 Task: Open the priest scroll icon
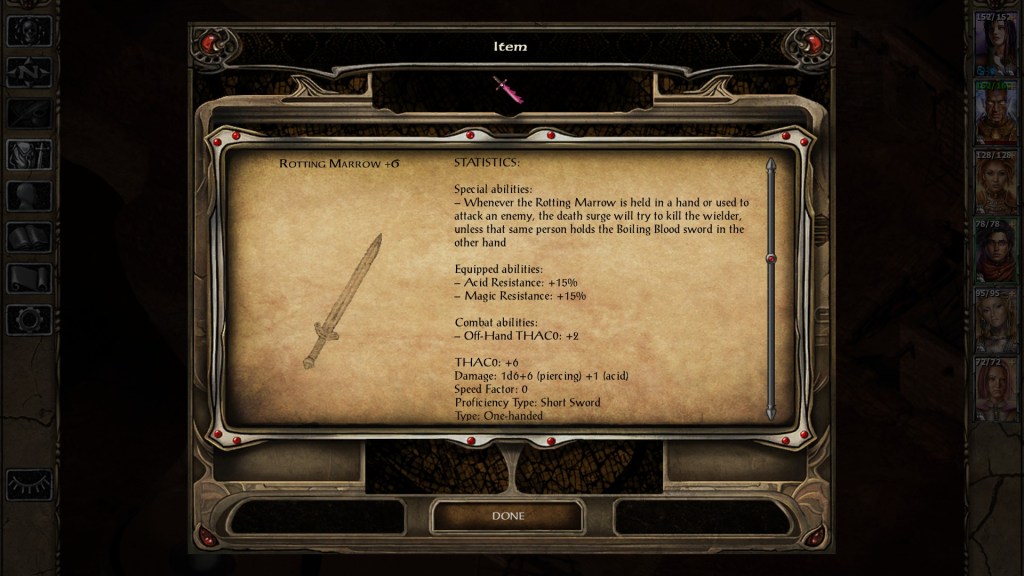click(29, 278)
